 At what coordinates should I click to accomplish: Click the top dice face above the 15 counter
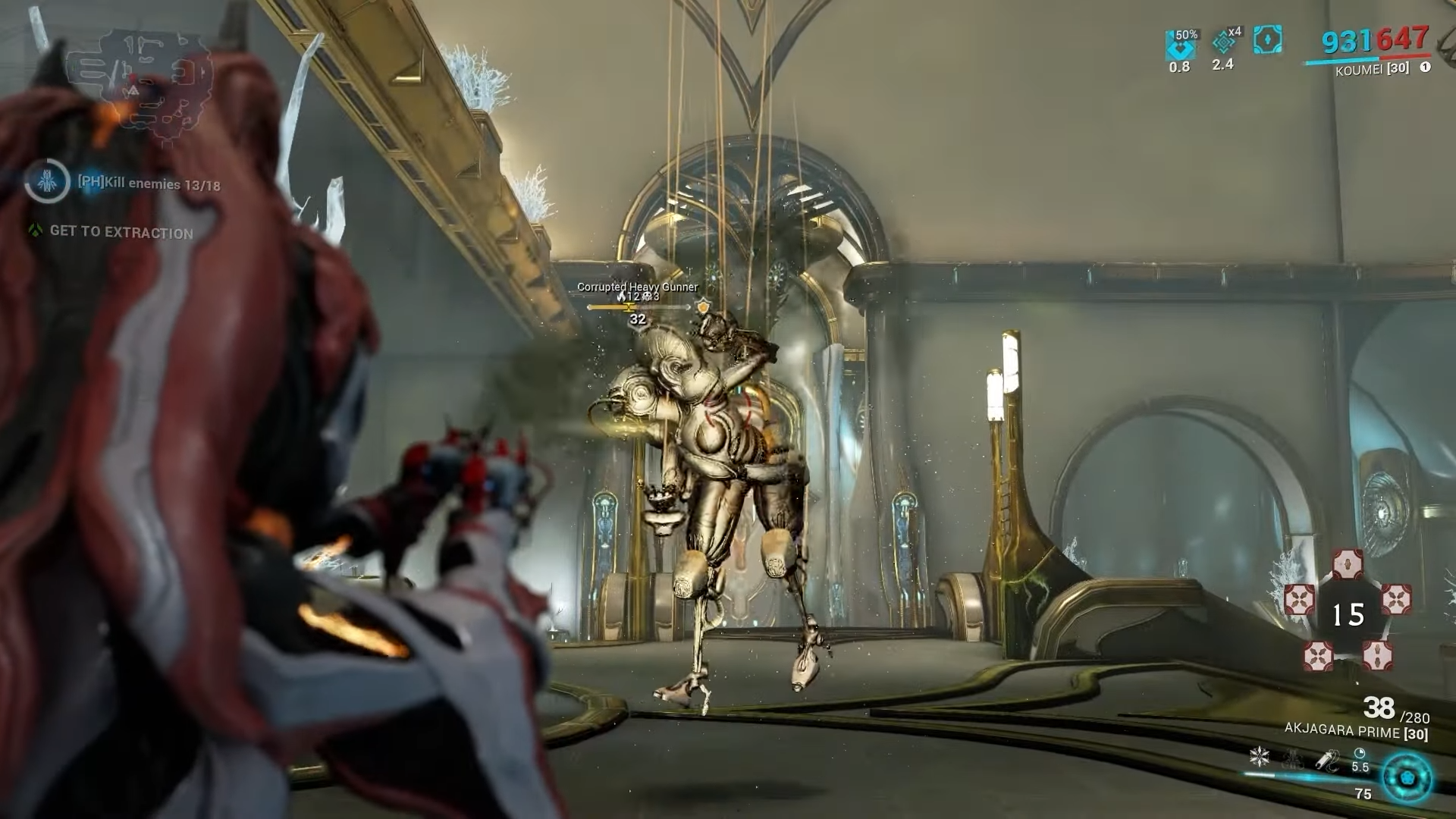[x=1348, y=563]
